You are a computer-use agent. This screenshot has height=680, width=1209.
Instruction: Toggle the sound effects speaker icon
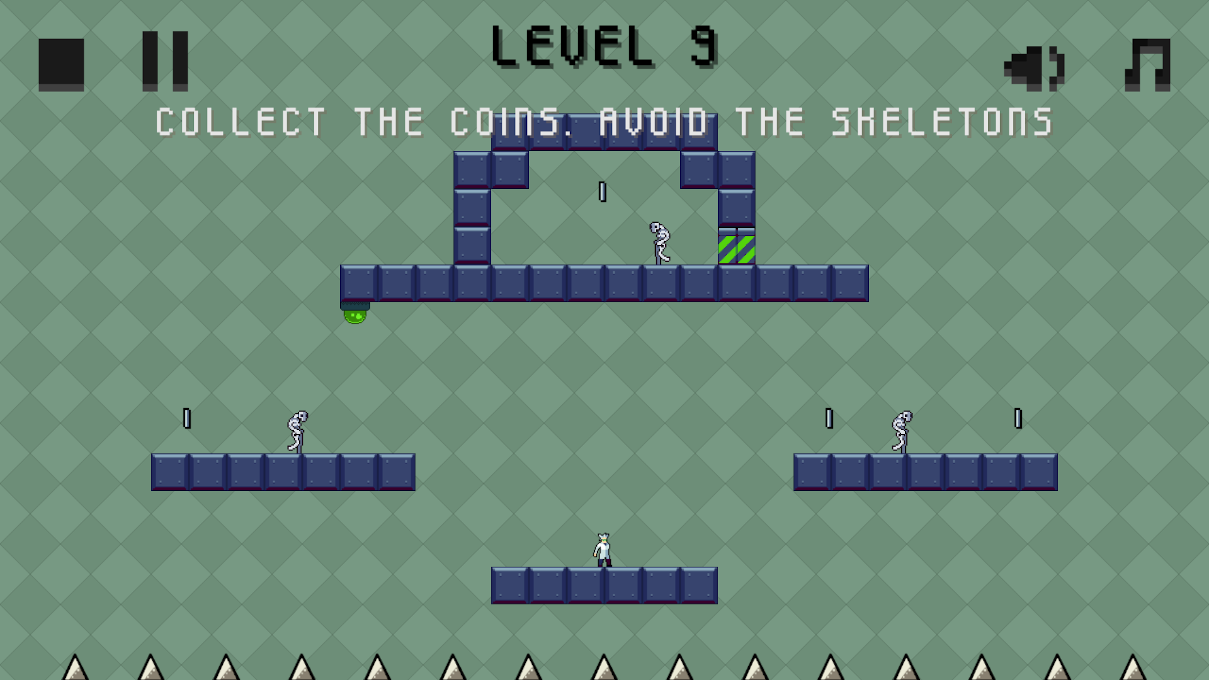[x=1034, y=67]
